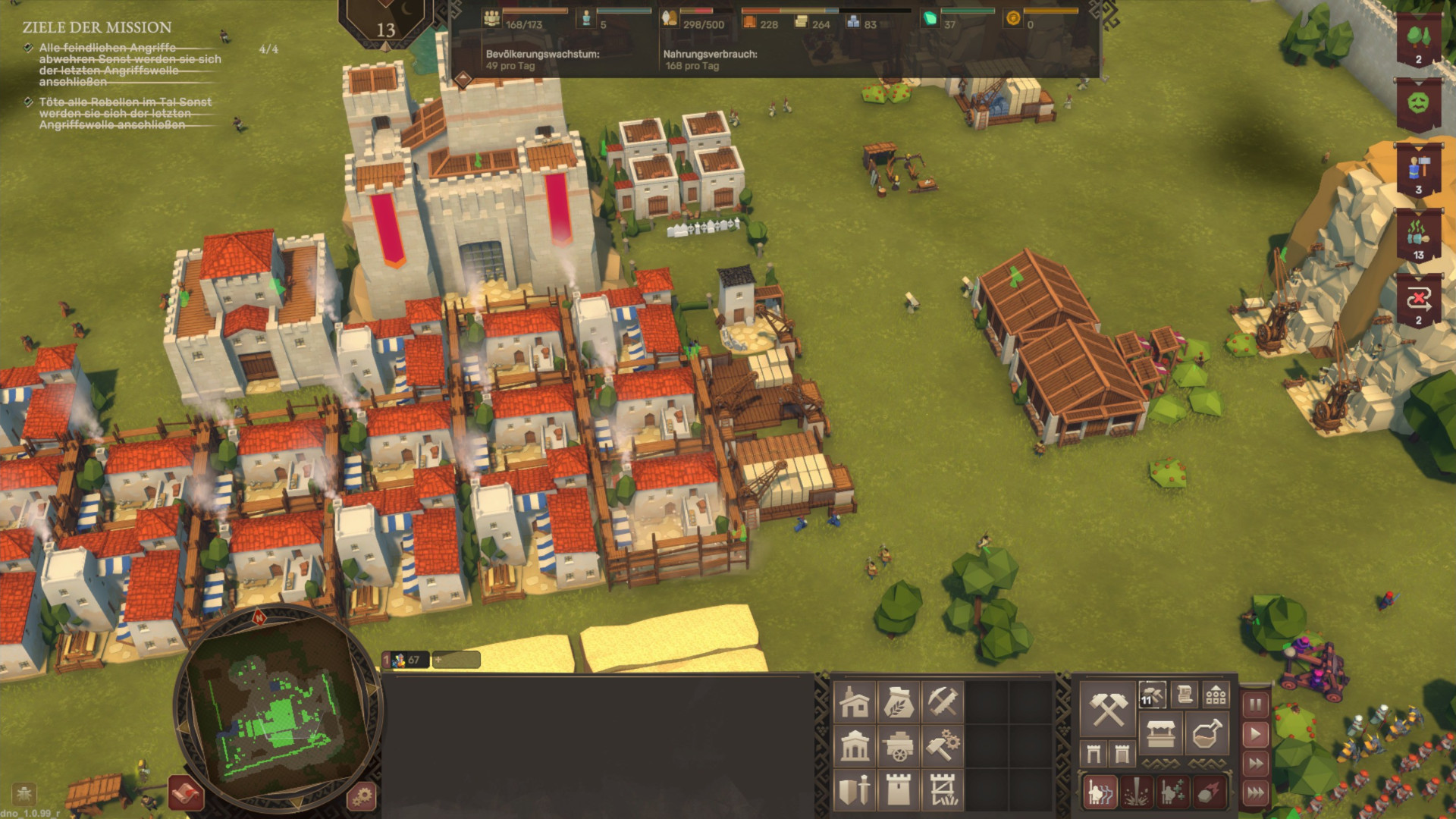Select the grain sack food category

899,702
